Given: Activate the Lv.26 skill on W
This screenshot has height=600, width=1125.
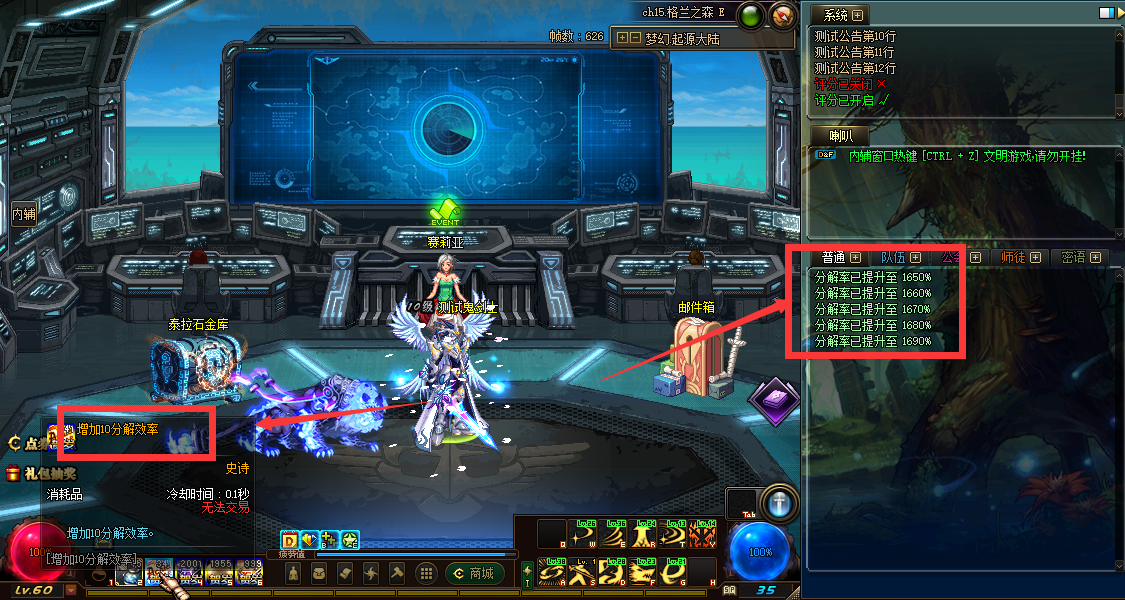Looking at the screenshot, I should coord(582,534).
